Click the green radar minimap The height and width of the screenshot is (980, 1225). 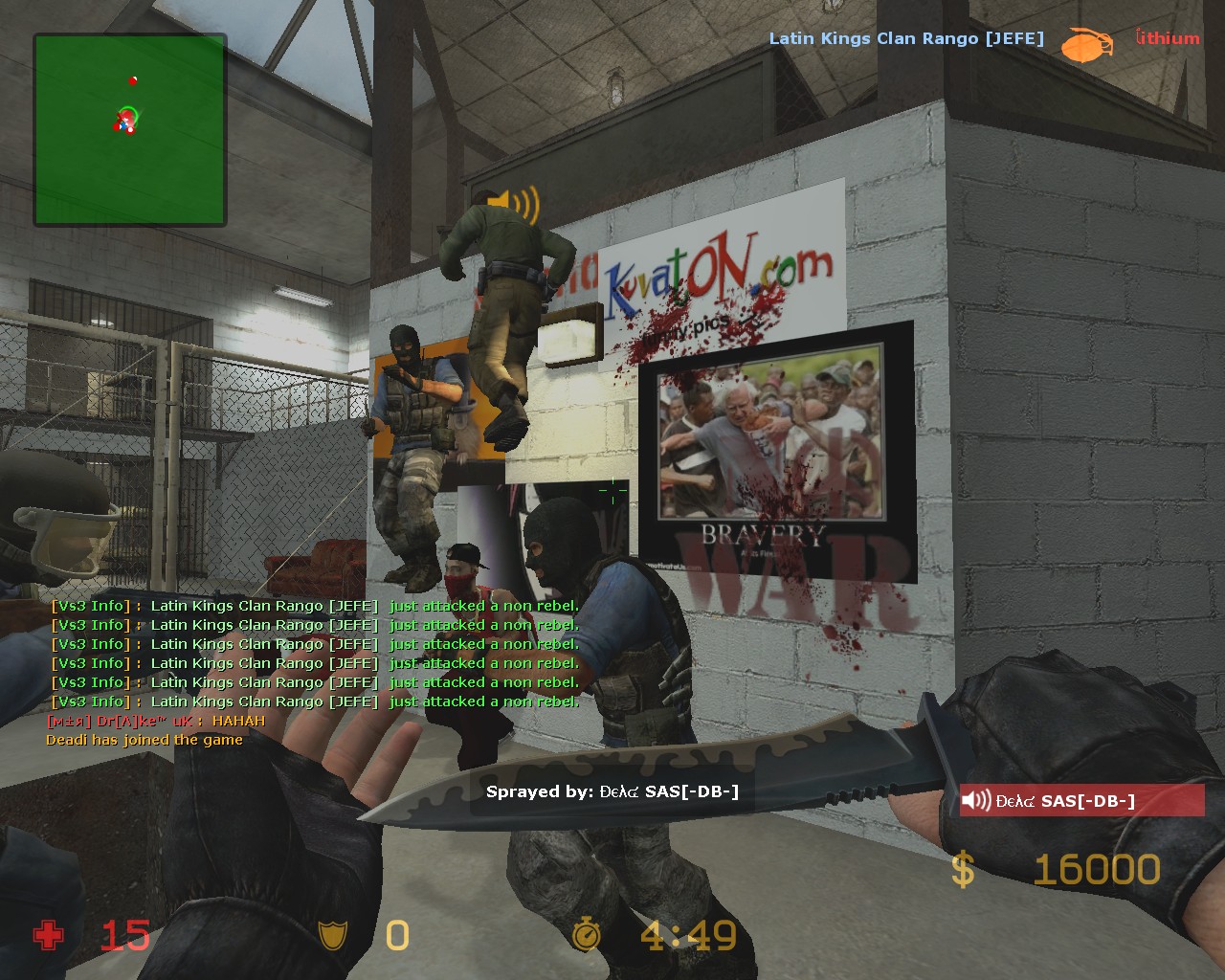pyautogui.click(x=130, y=130)
